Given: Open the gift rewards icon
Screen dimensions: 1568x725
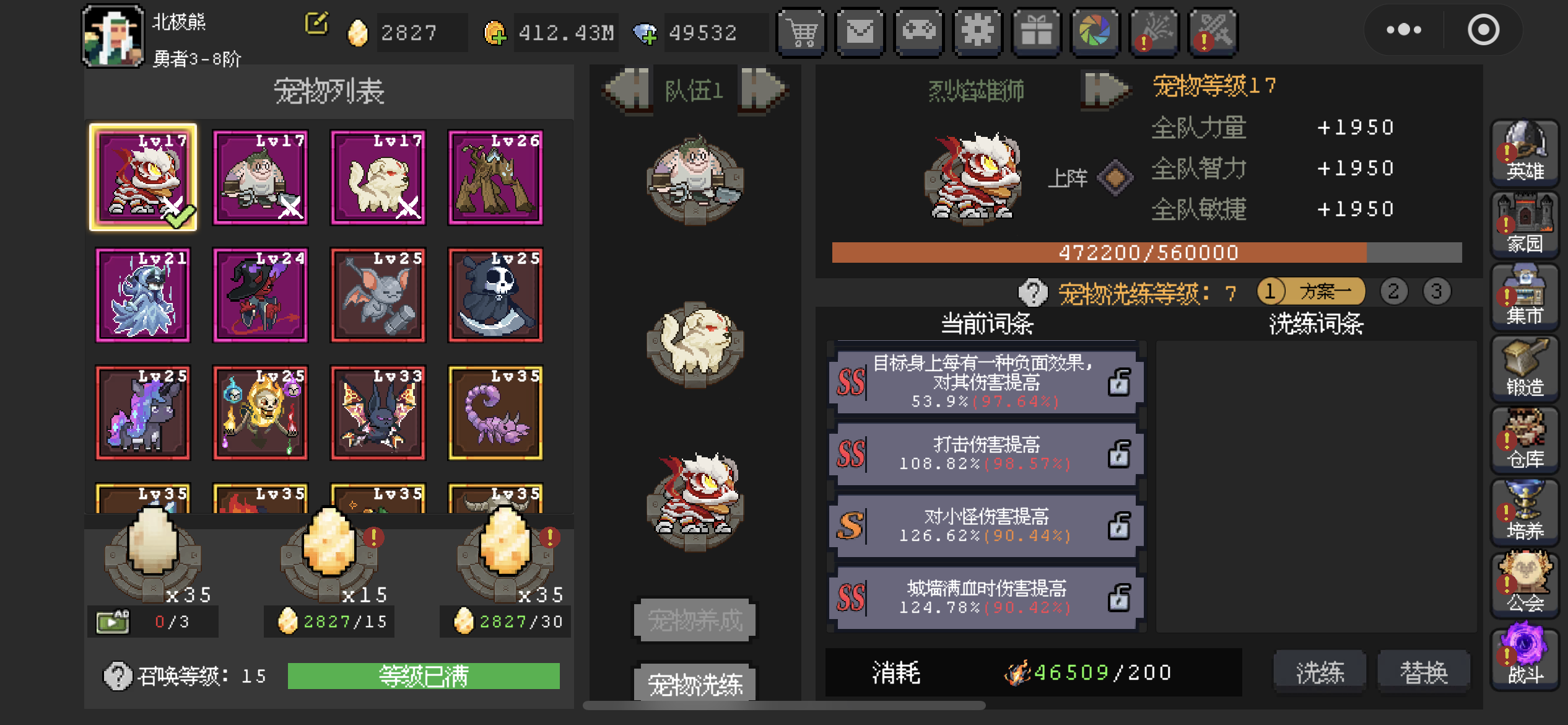Looking at the screenshot, I should tap(1036, 32).
